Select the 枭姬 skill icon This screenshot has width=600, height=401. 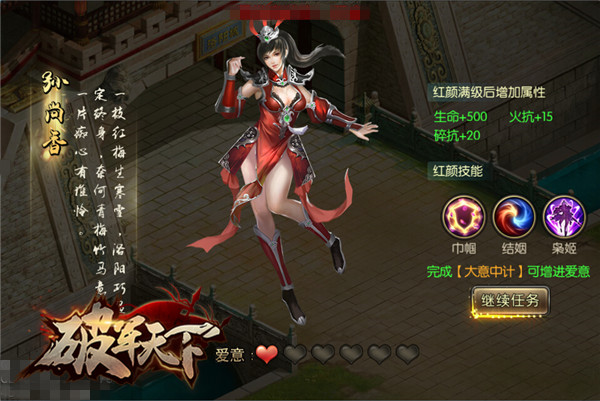(560, 214)
